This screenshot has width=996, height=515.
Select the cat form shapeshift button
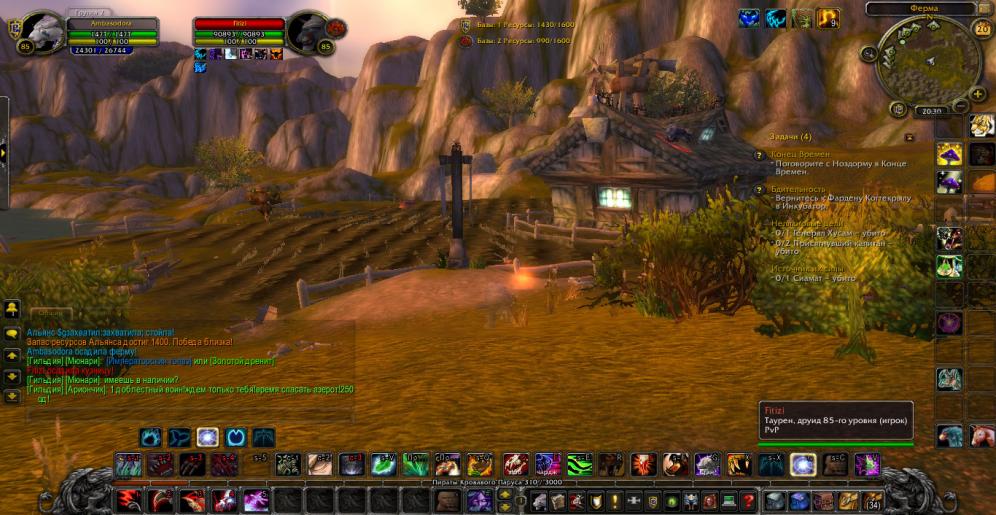(152, 437)
